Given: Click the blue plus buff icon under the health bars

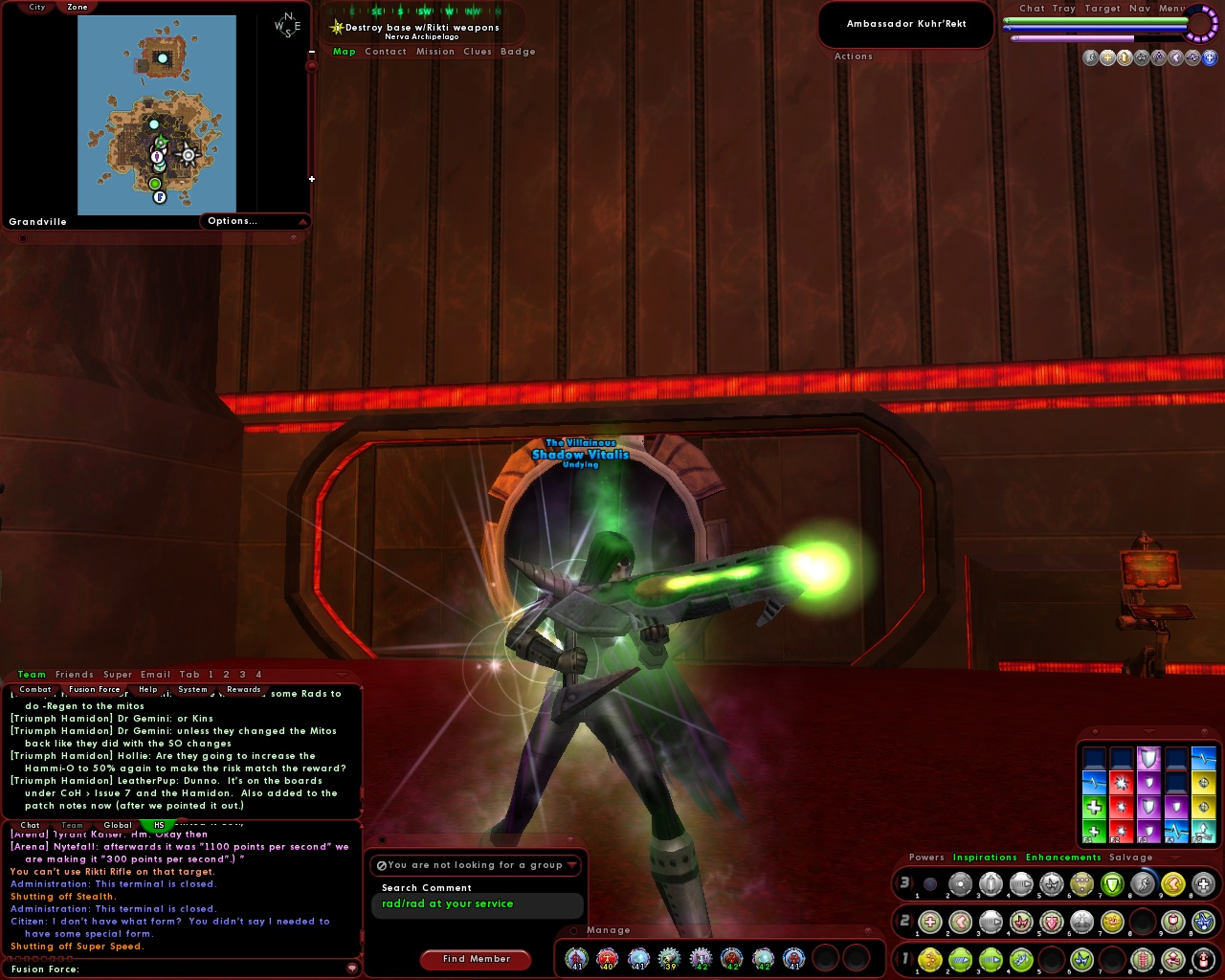Looking at the screenshot, I should coord(1210,56).
